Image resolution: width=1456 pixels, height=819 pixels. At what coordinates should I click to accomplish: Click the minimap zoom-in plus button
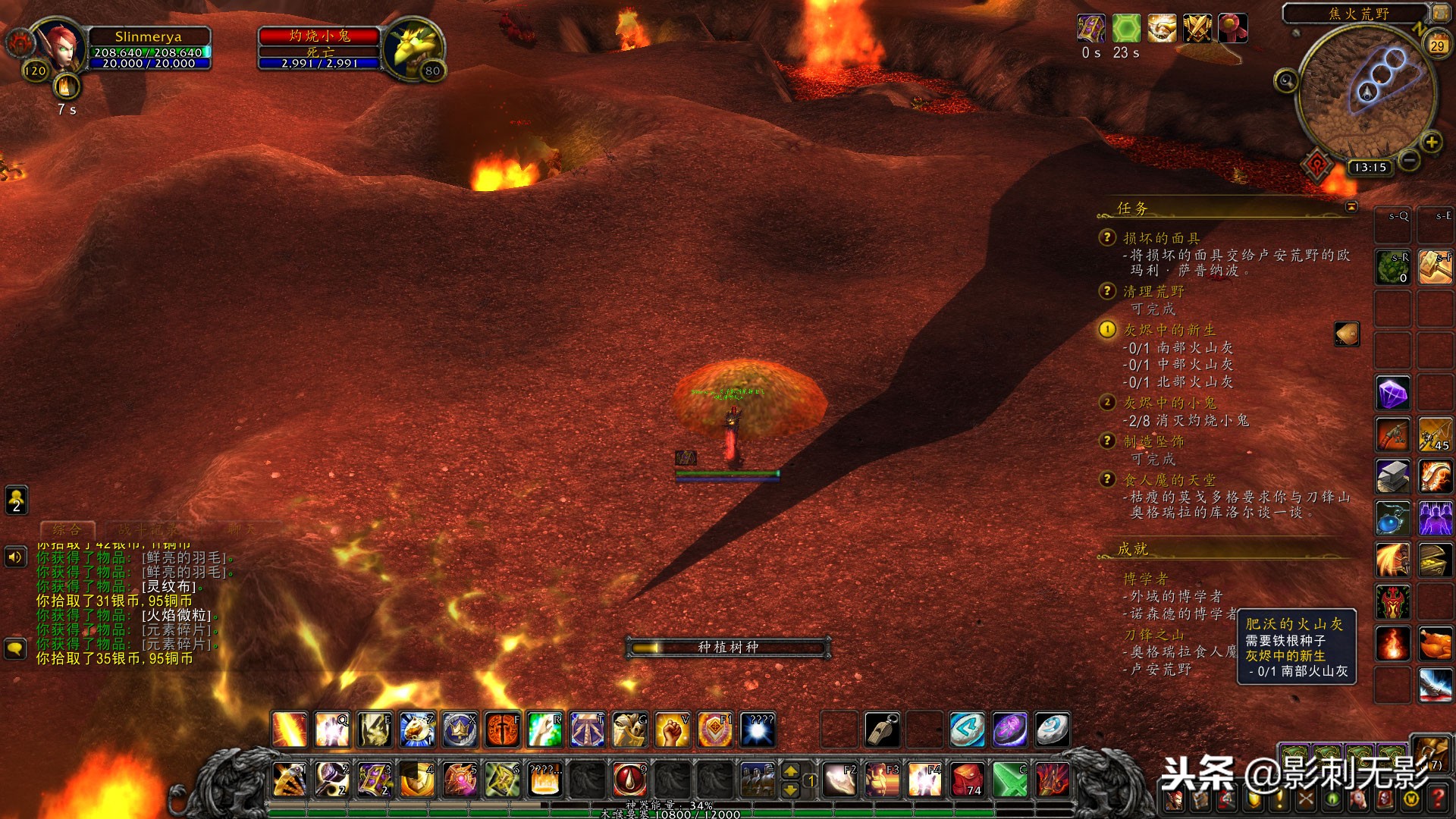click(x=1431, y=142)
